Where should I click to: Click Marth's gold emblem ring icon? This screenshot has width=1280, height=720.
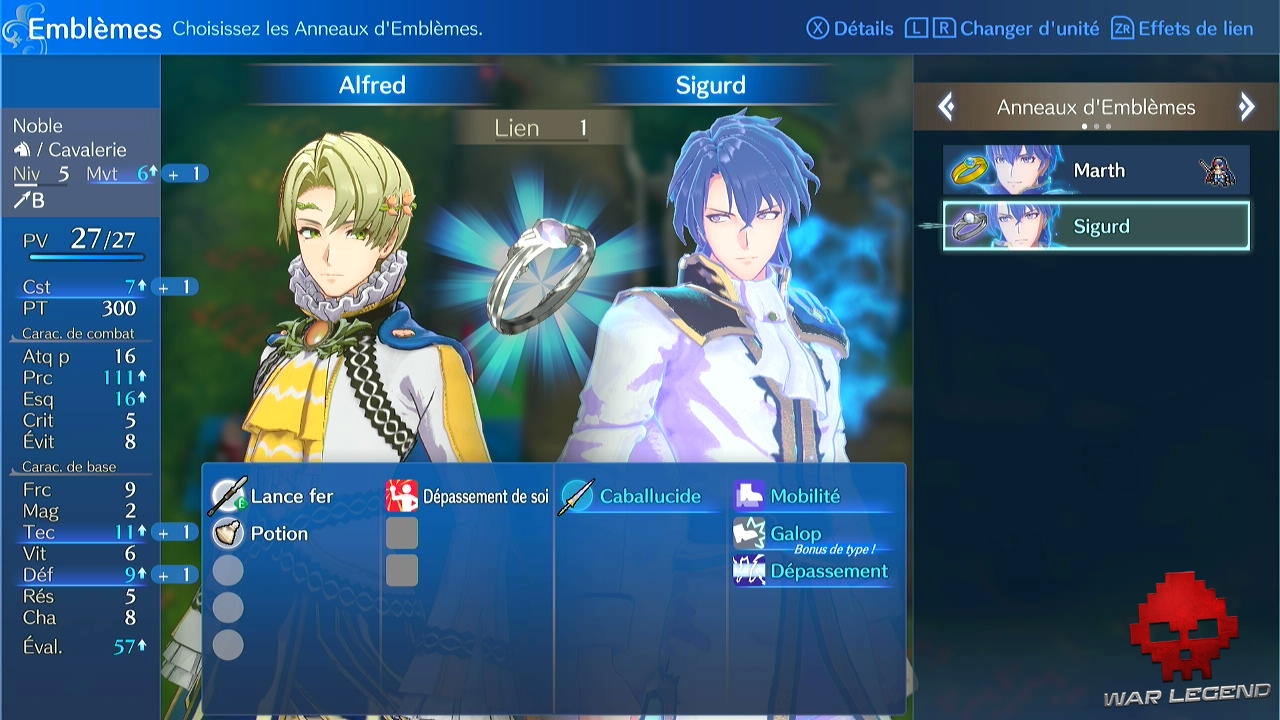972,170
